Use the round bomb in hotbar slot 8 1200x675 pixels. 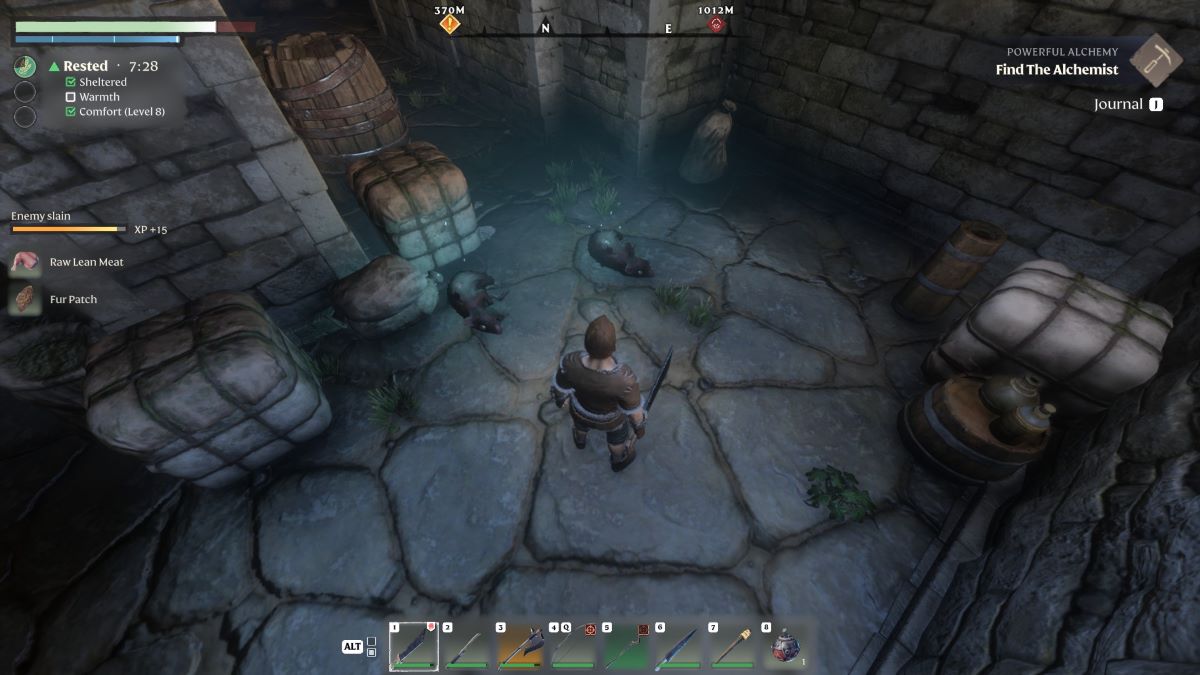pyautogui.click(x=785, y=647)
